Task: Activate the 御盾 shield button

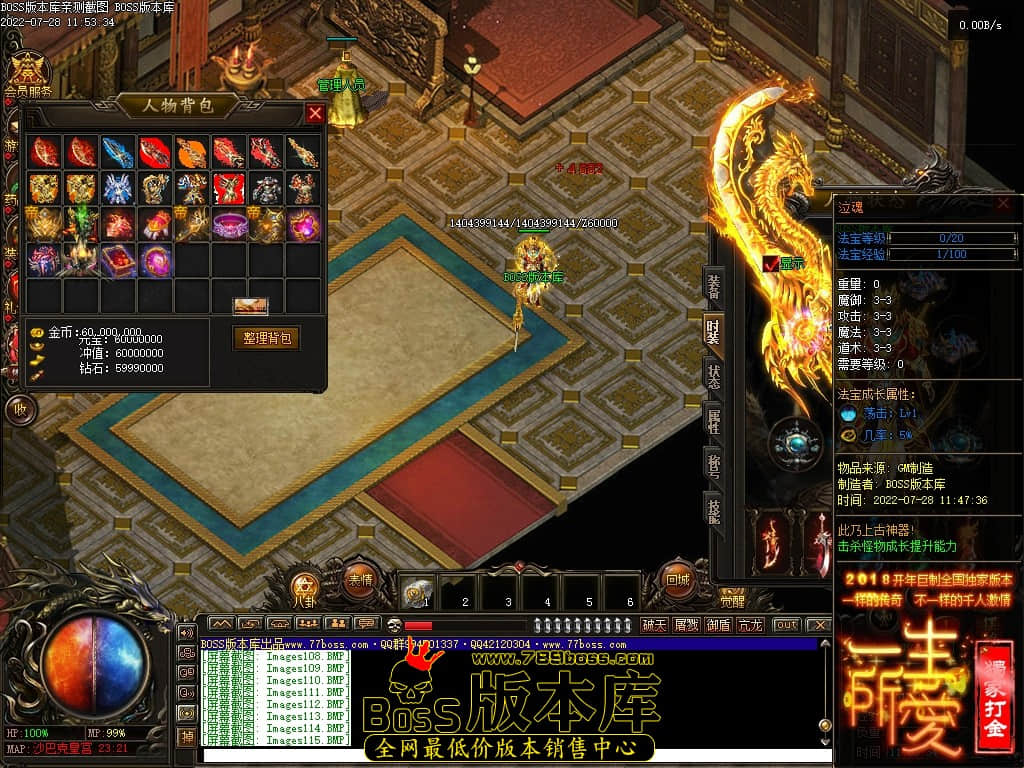Action: click(718, 625)
